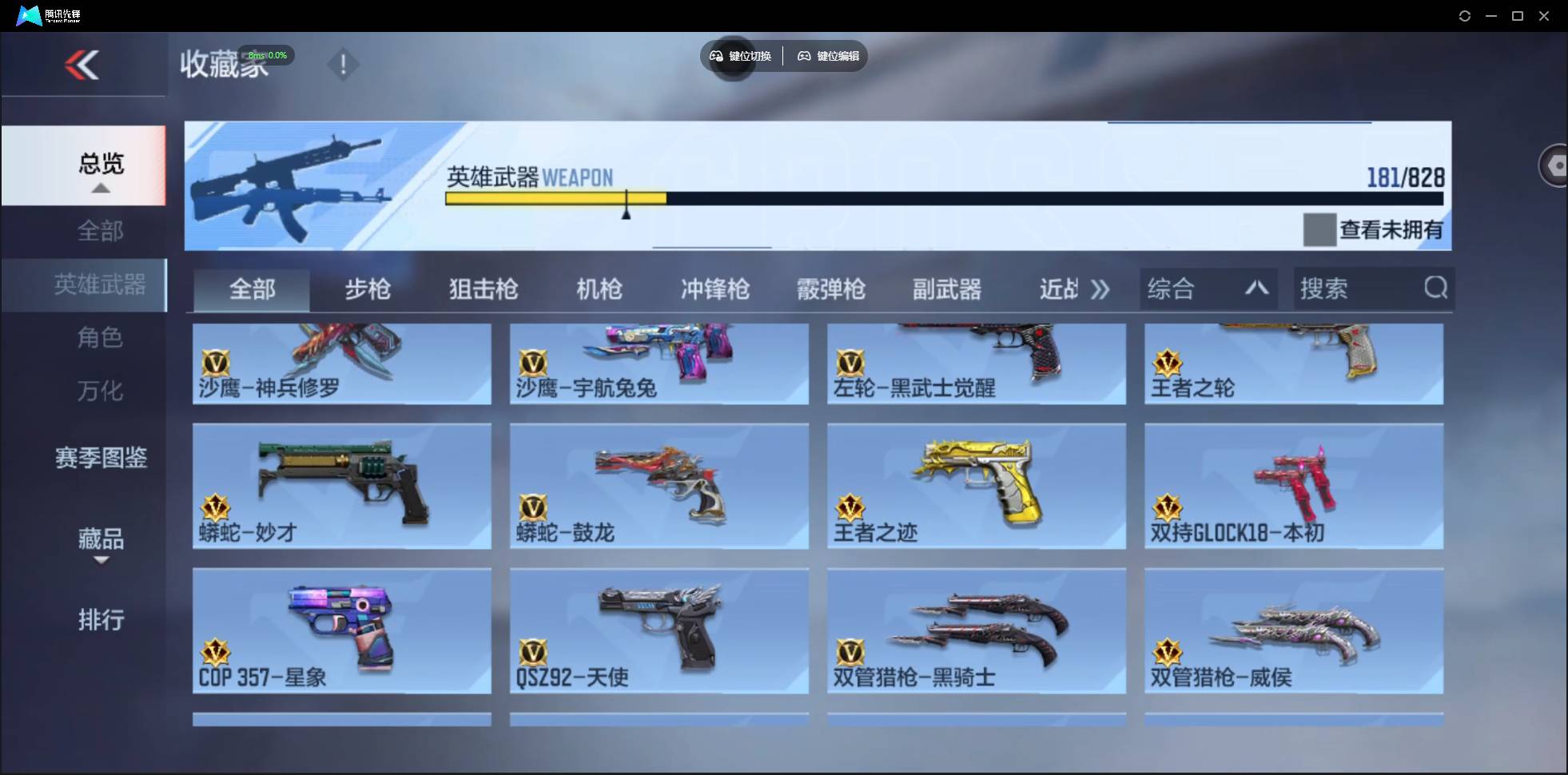Switch to the 狙击枪 weapon tab

(x=482, y=289)
